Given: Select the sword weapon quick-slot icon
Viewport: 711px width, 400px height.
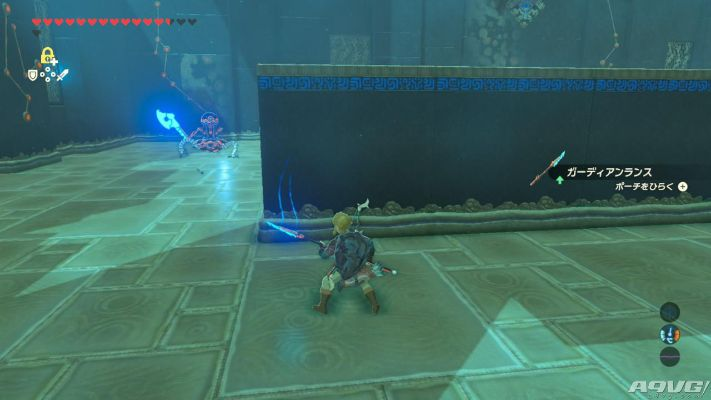Looking at the screenshot, I should click(x=63, y=75).
